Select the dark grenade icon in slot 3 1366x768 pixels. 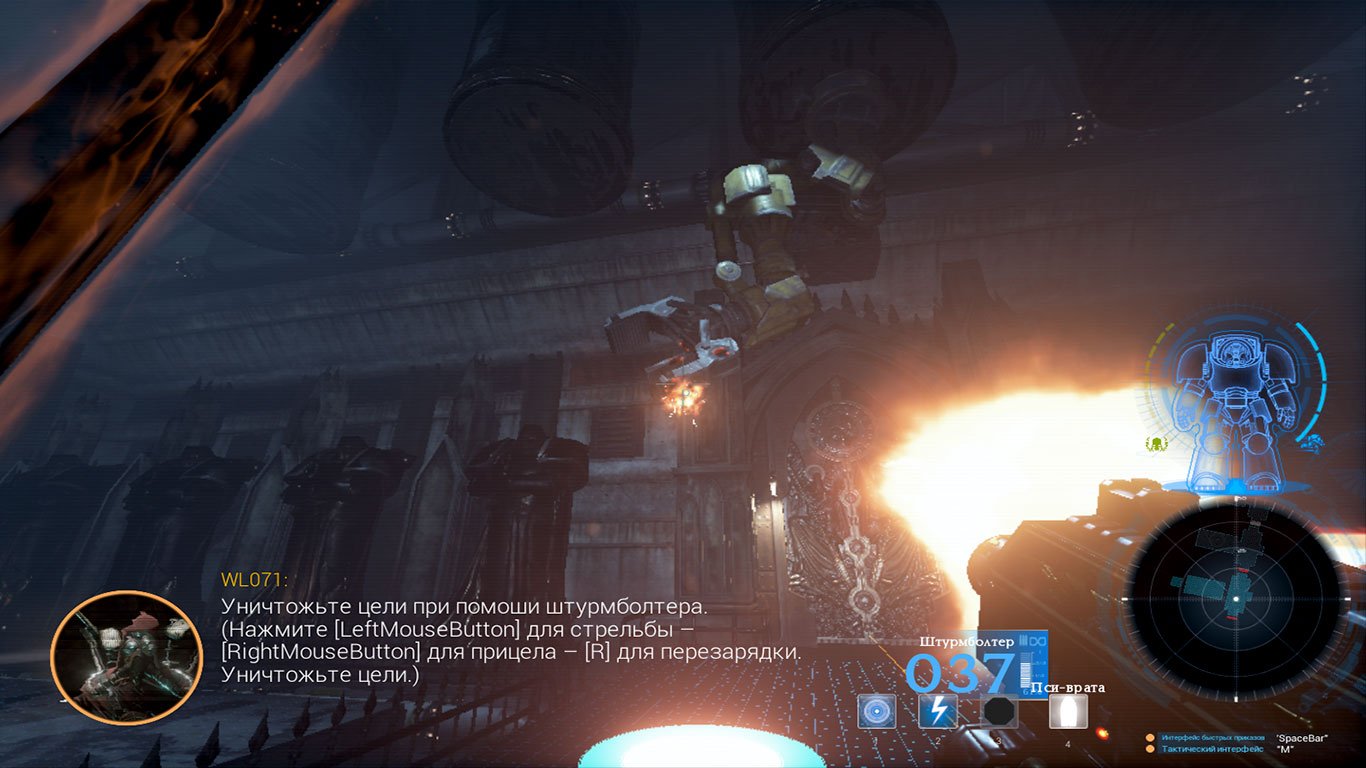point(999,711)
